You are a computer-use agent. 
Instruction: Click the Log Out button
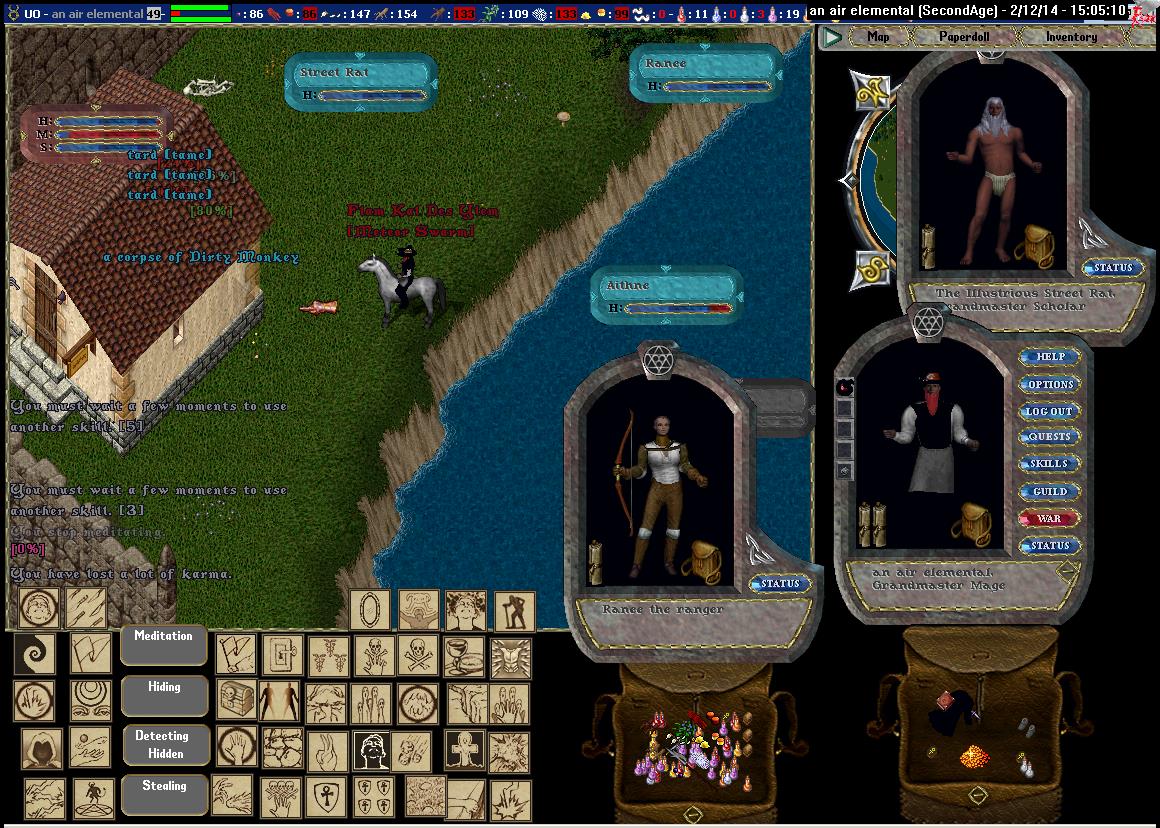[1050, 411]
